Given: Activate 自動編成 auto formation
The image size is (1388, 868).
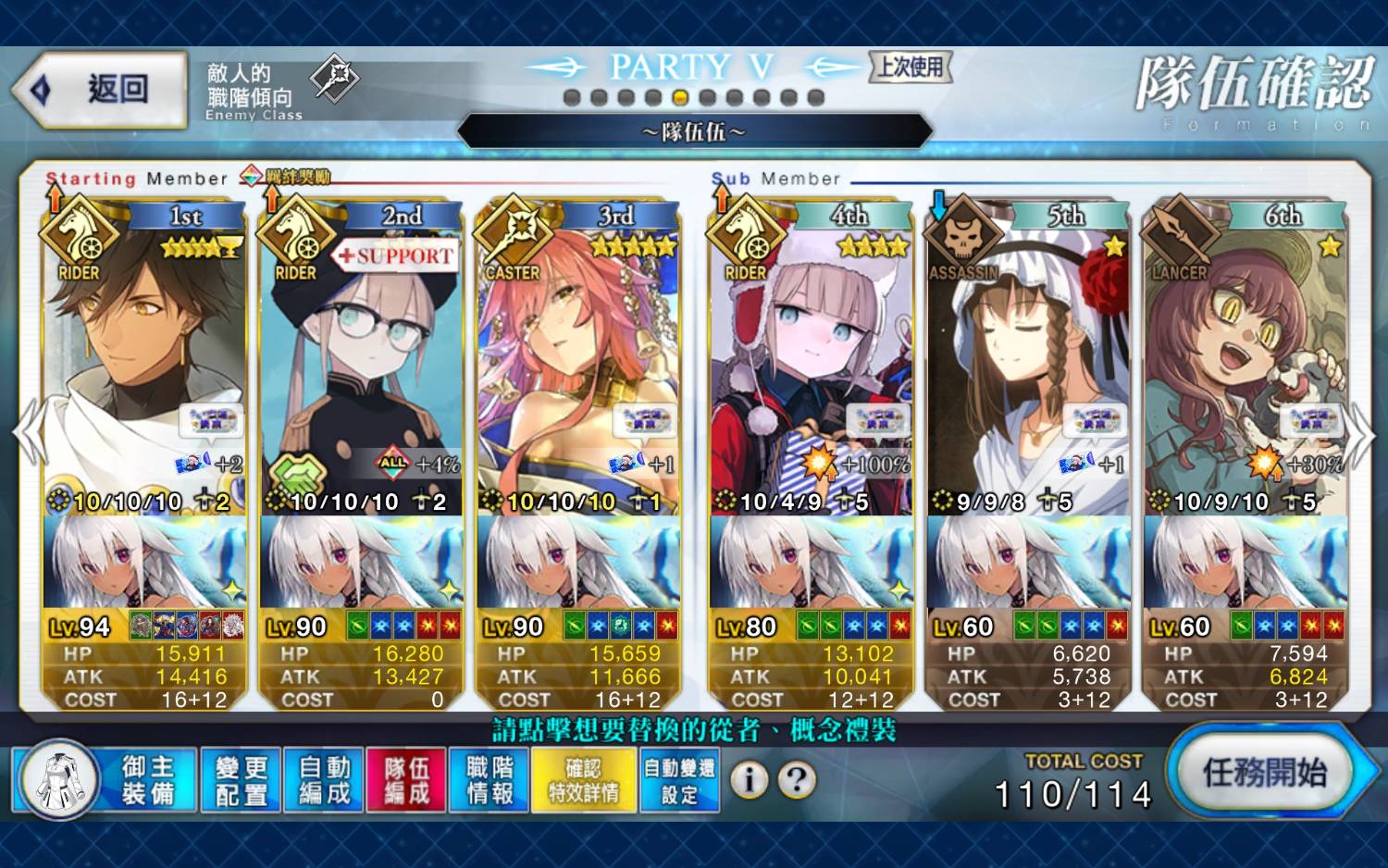Looking at the screenshot, I should (324, 780).
